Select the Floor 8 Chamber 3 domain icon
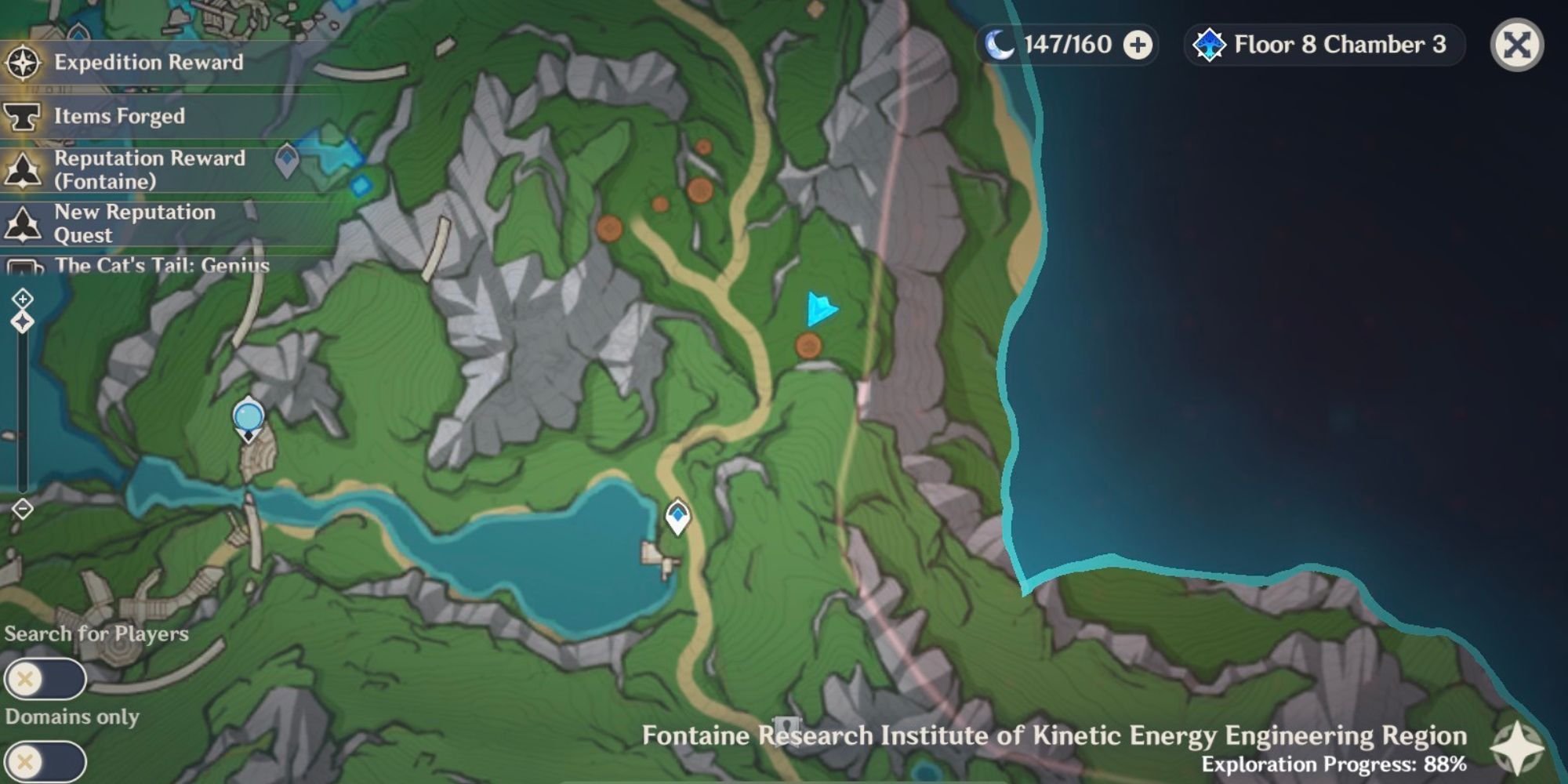 click(x=1210, y=45)
